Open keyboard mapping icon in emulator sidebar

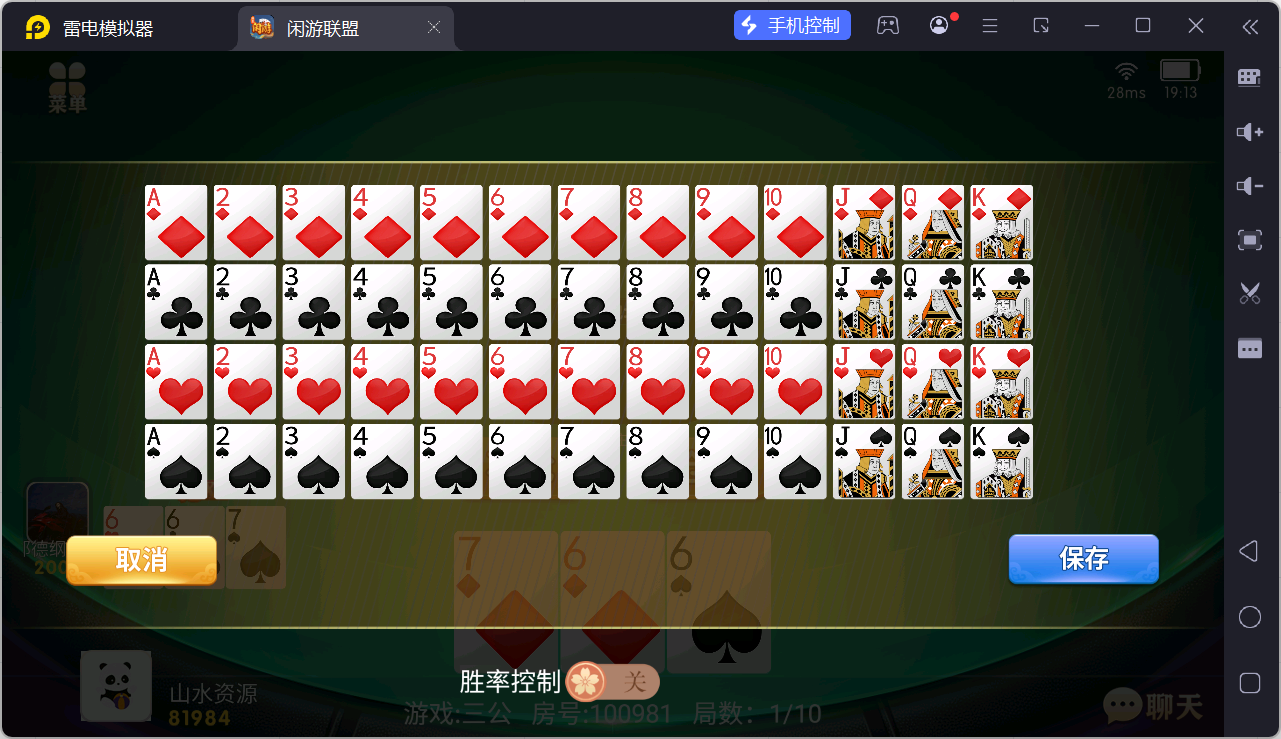coord(1248,77)
